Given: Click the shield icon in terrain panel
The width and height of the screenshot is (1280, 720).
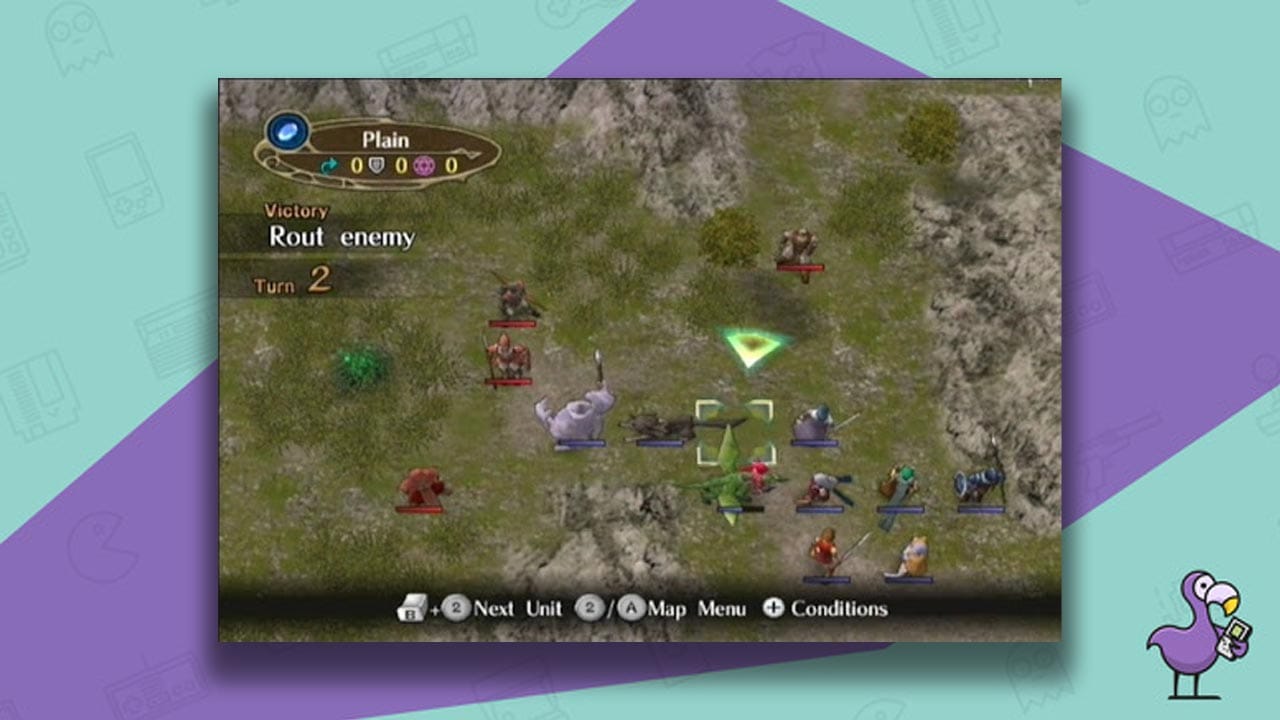Looking at the screenshot, I should pos(376,164).
